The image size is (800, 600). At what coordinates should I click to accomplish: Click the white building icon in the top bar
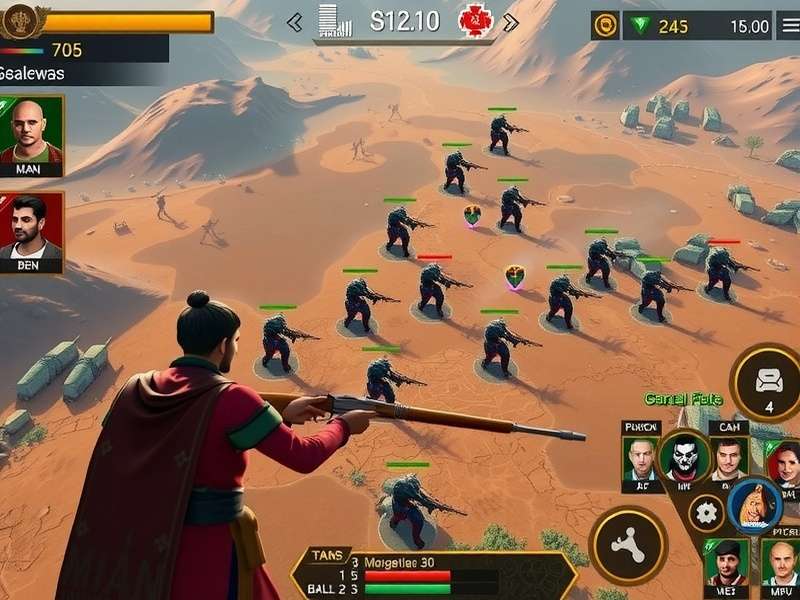click(329, 21)
